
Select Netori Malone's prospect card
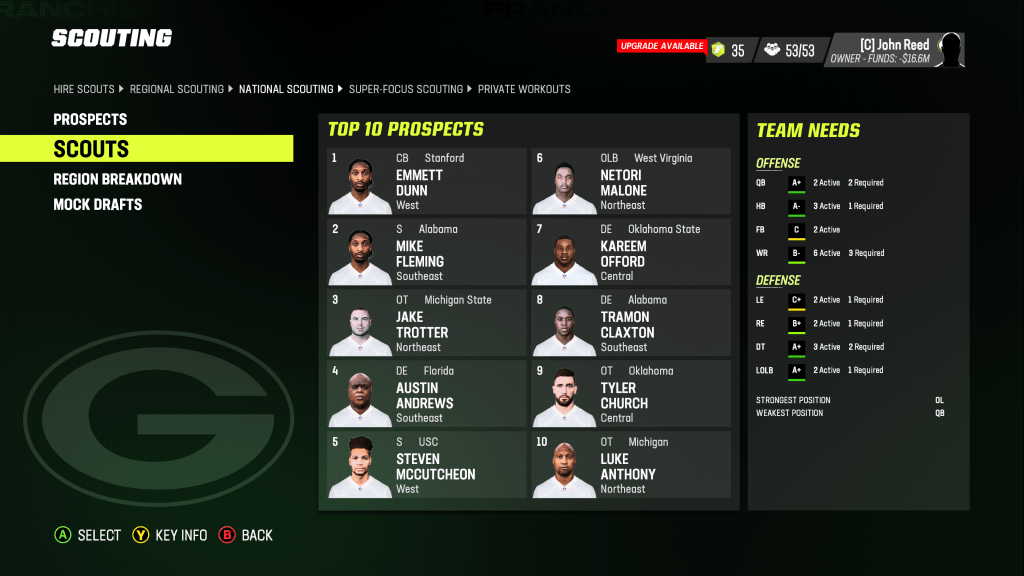(x=631, y=181)
